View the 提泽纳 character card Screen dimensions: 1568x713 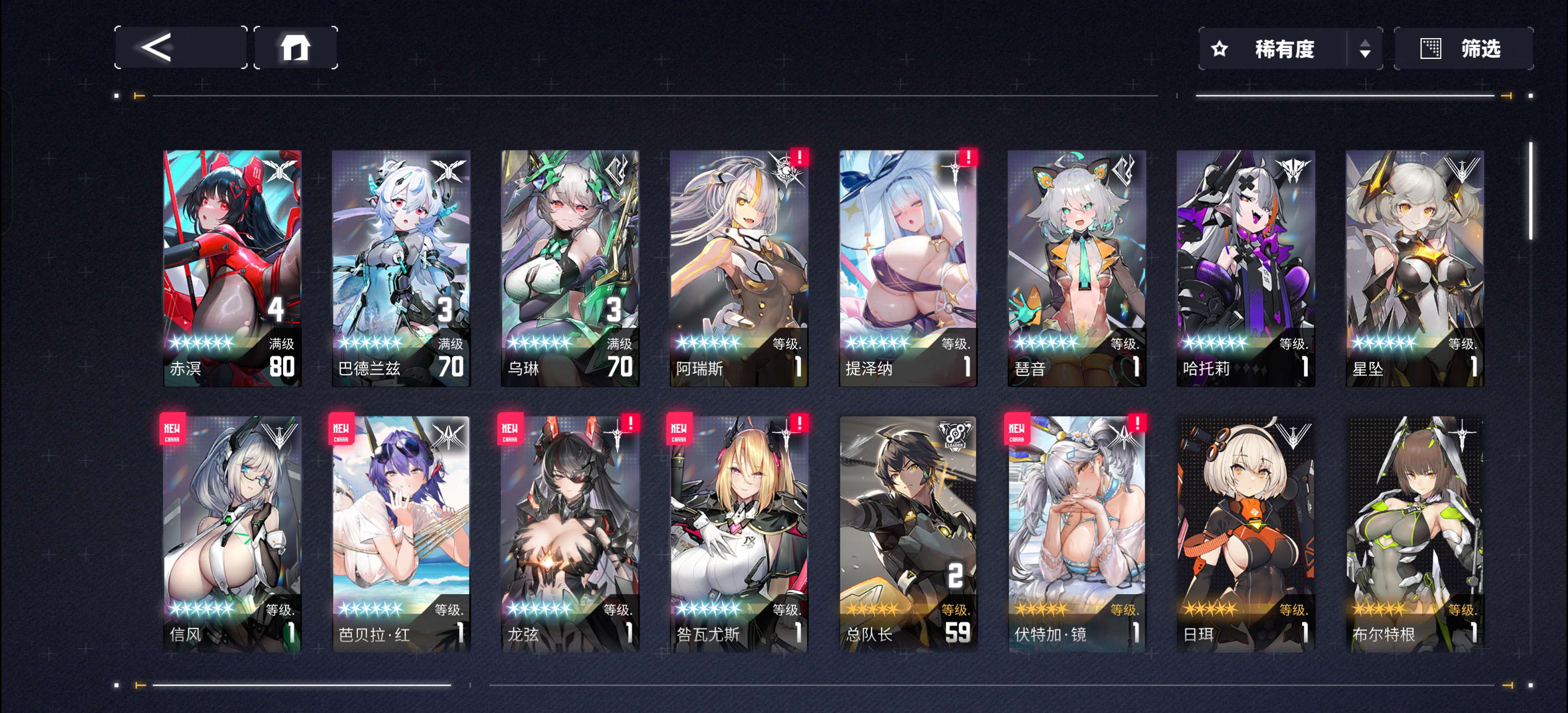(908, 268)
